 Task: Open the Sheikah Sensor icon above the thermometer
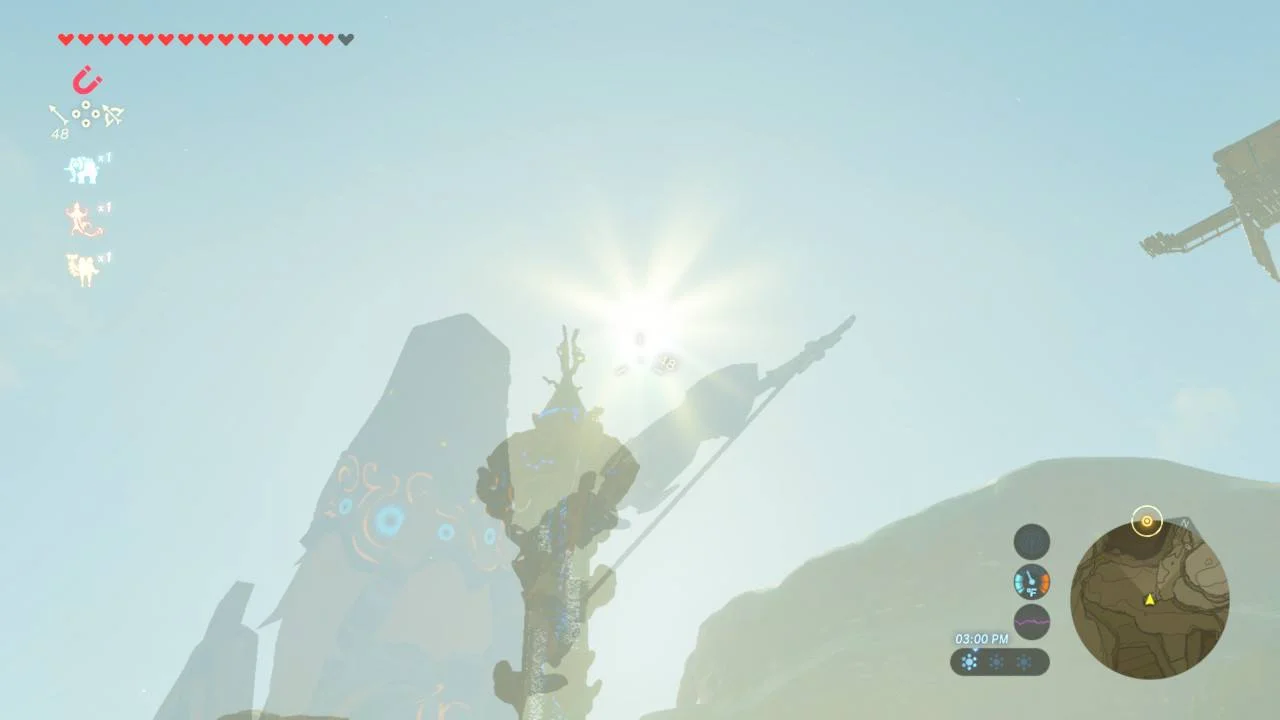click(1030, 541)
